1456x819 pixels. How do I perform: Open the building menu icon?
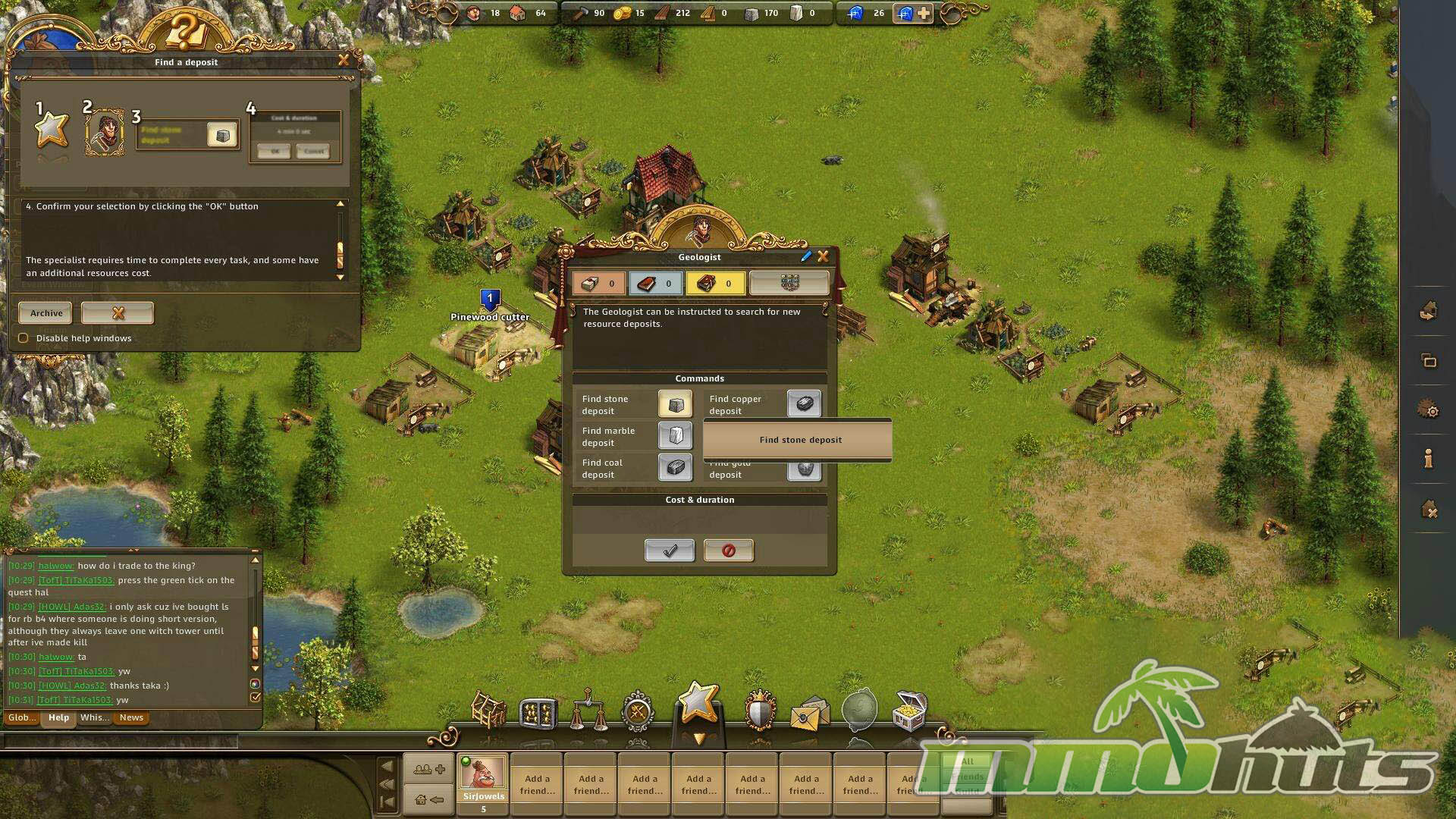pos(489,711)
